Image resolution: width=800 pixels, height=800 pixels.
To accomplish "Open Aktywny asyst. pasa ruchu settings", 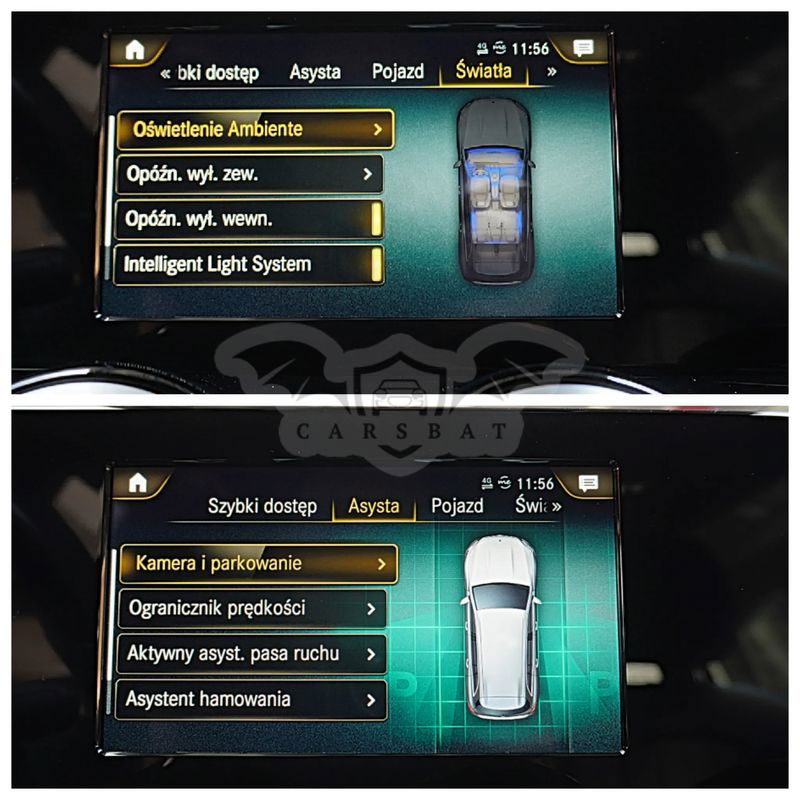I will click(252, 654).
